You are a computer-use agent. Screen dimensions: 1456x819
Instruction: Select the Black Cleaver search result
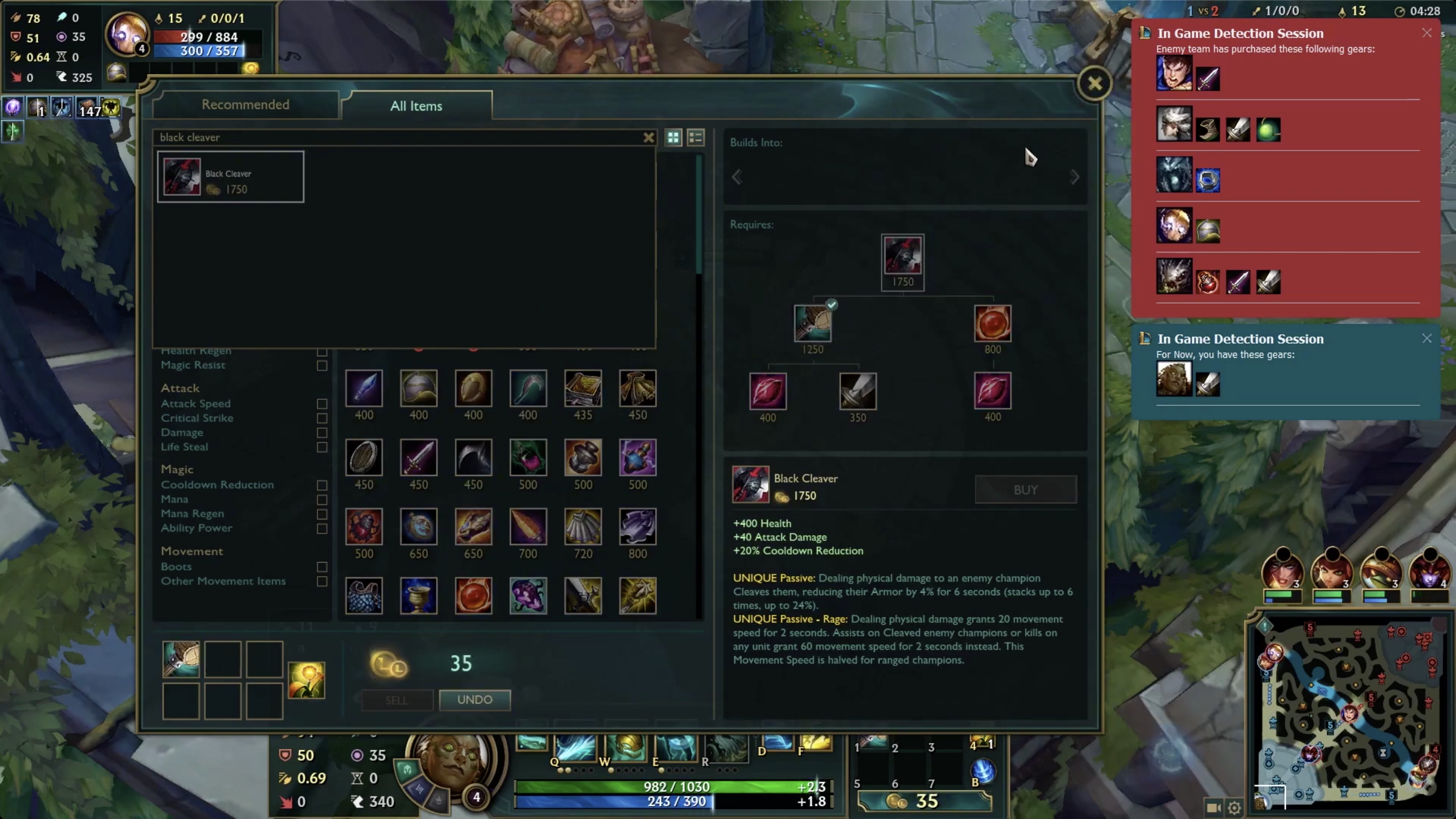[x=231, y=177]
